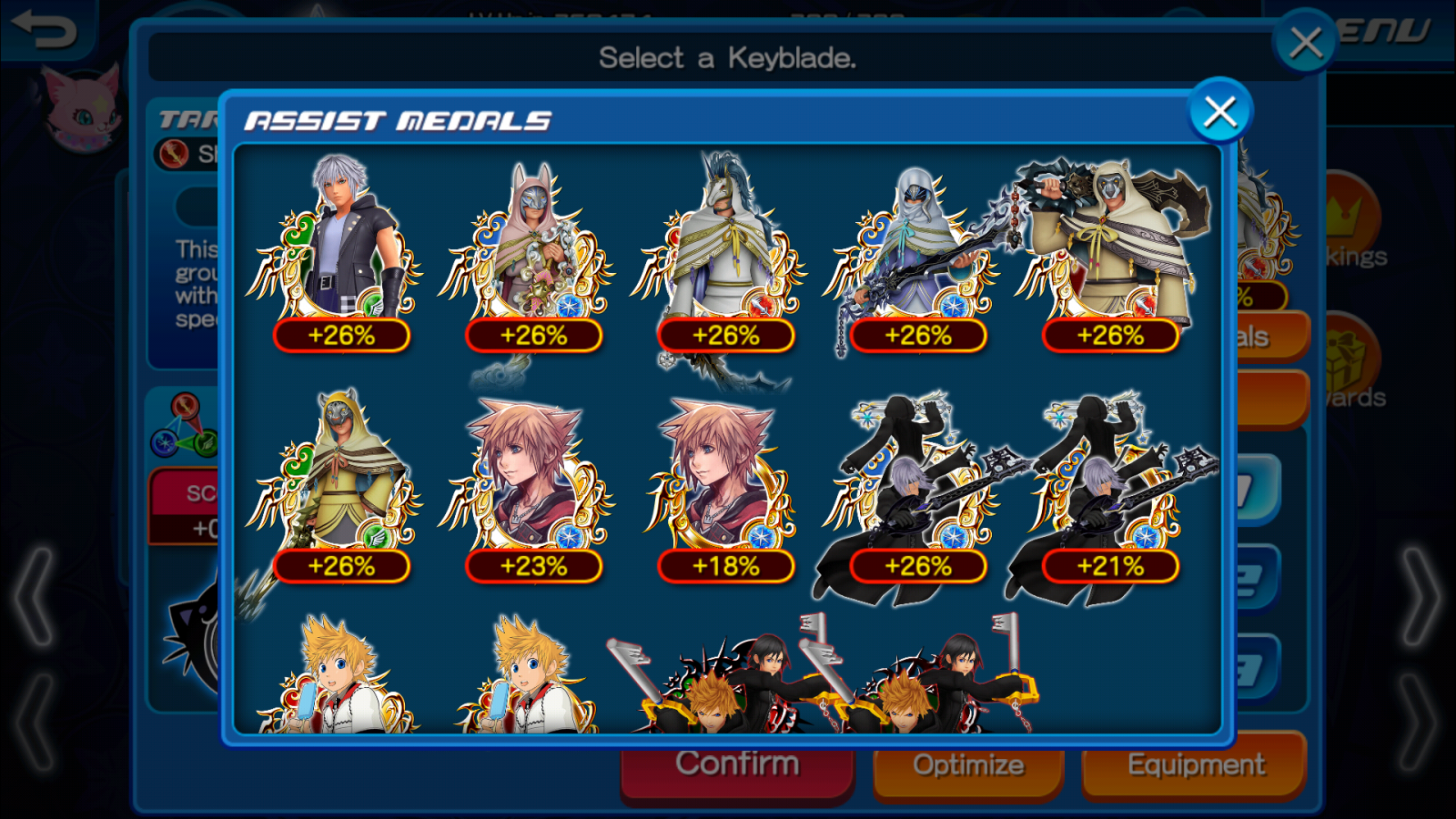Go back with the return arrow
This screenshot has width=1456, height=819.
[44, 29]
